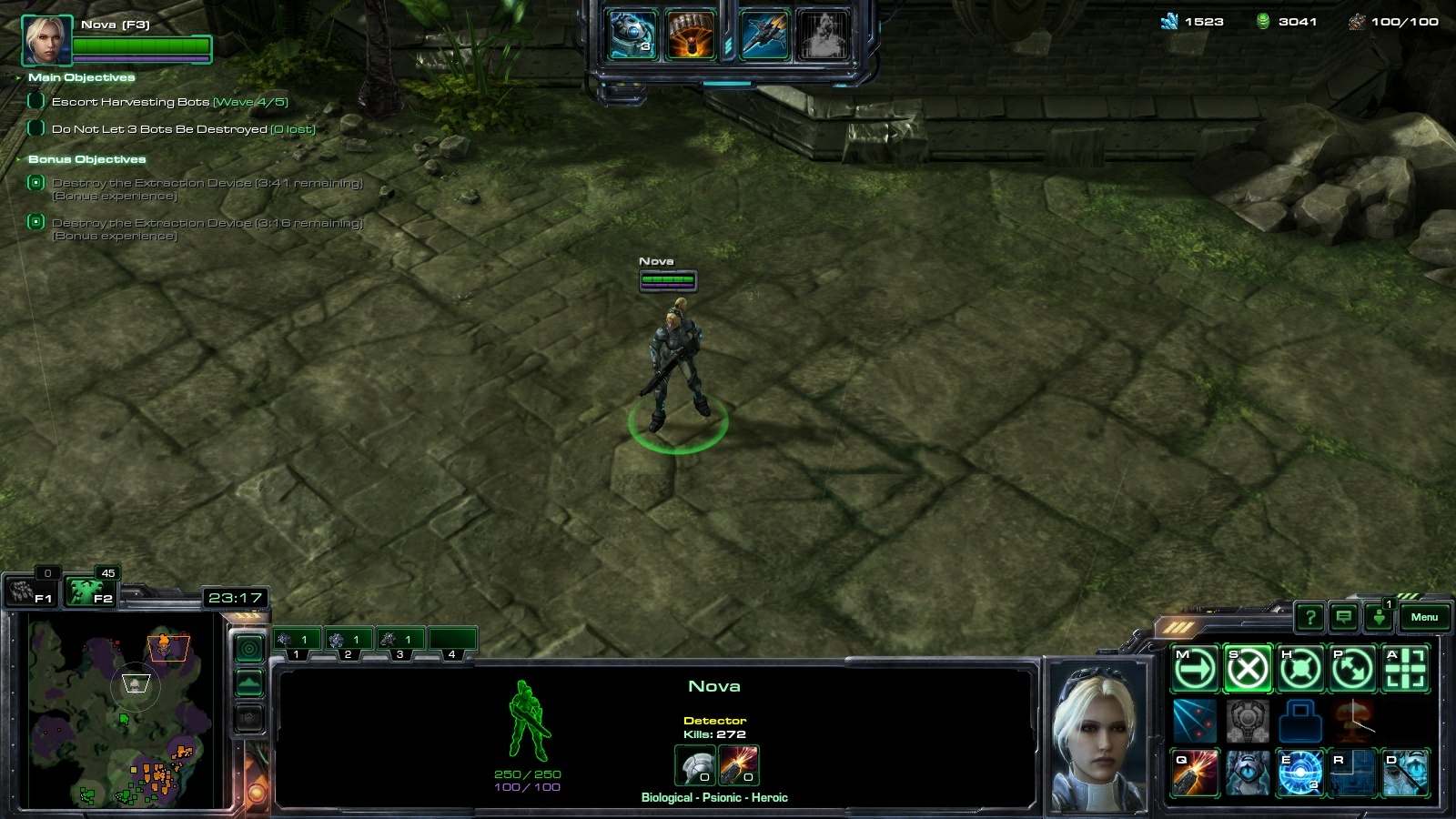The width and height of the screenshot is (1456, 819).
Task: Select Nova's hero portrait at top left
Action: [45, 40]
